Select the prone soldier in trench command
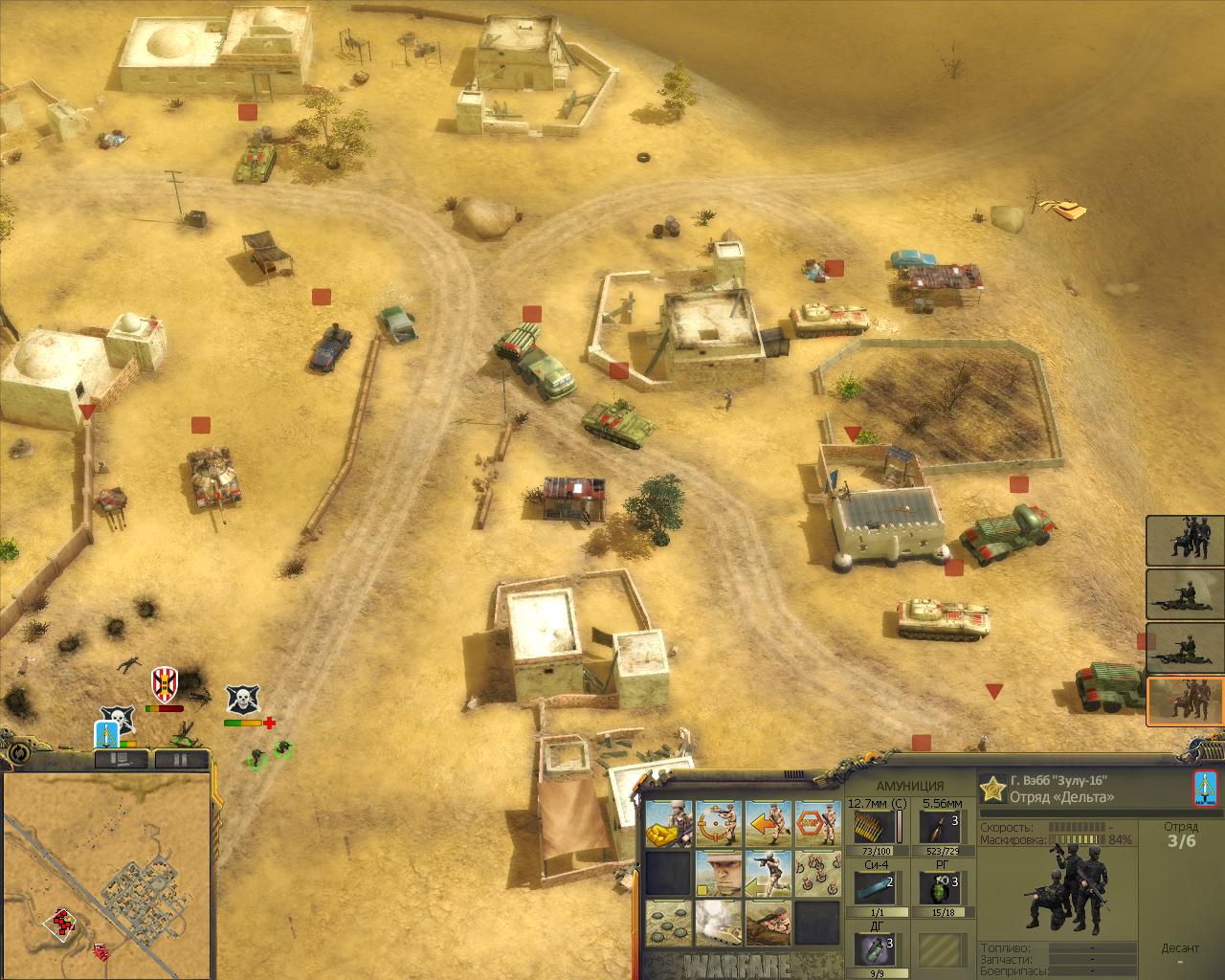The height and width of the screenshot is (980, 1225). [768, 924]
